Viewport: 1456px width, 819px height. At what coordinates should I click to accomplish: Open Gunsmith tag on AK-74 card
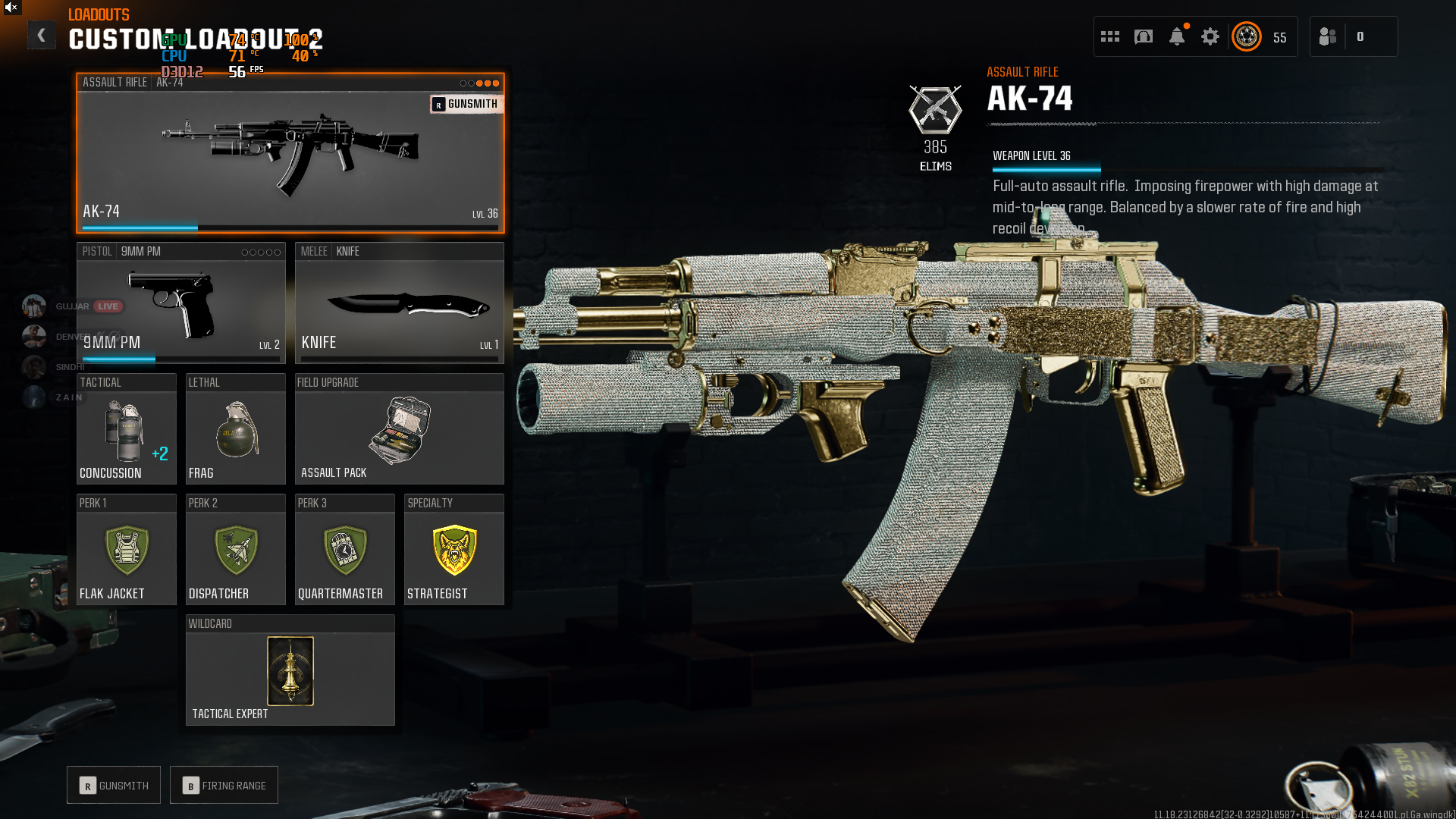point(466,104)
